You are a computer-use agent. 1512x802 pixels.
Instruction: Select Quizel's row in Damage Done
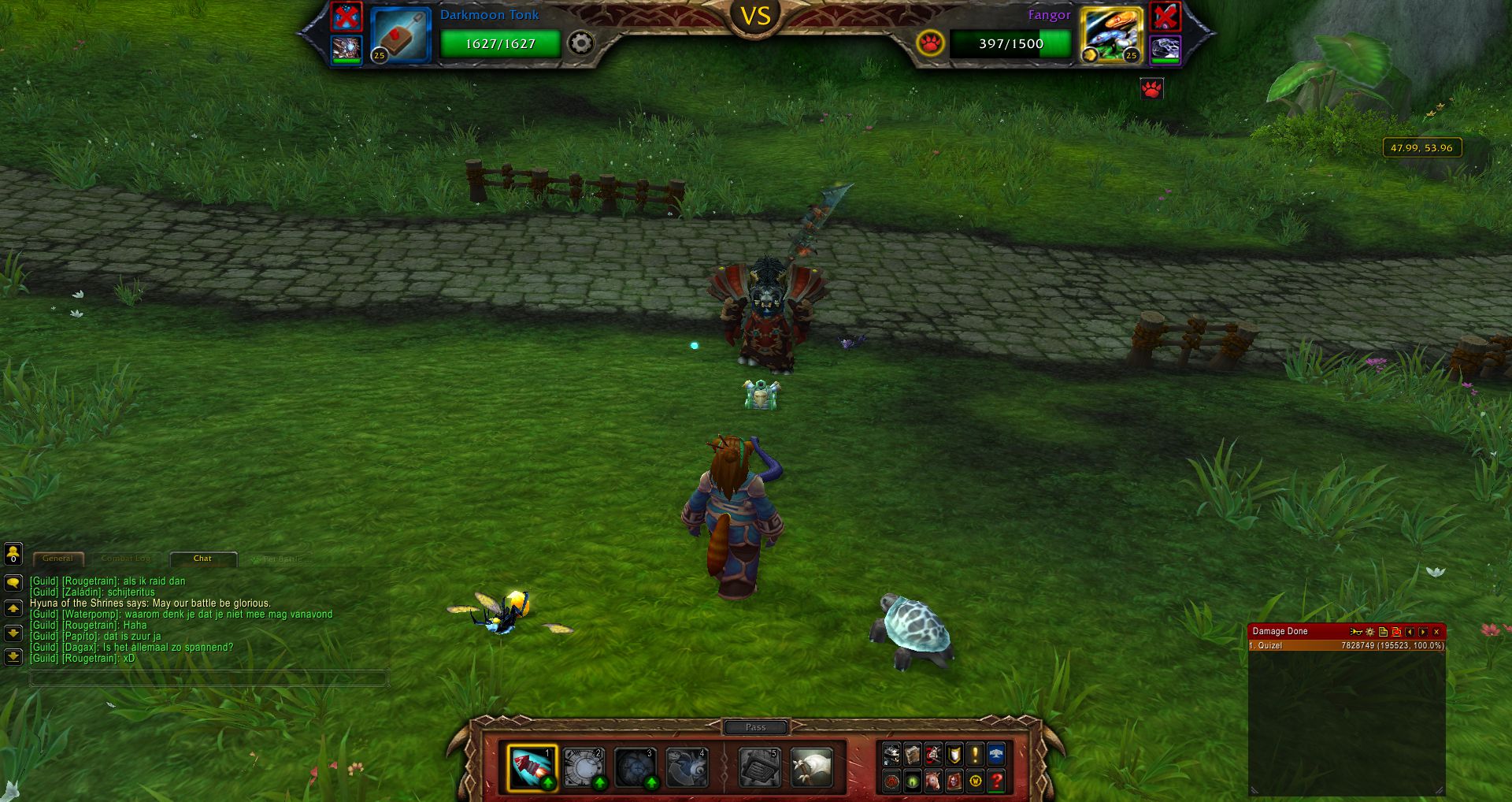(1347, 645)
